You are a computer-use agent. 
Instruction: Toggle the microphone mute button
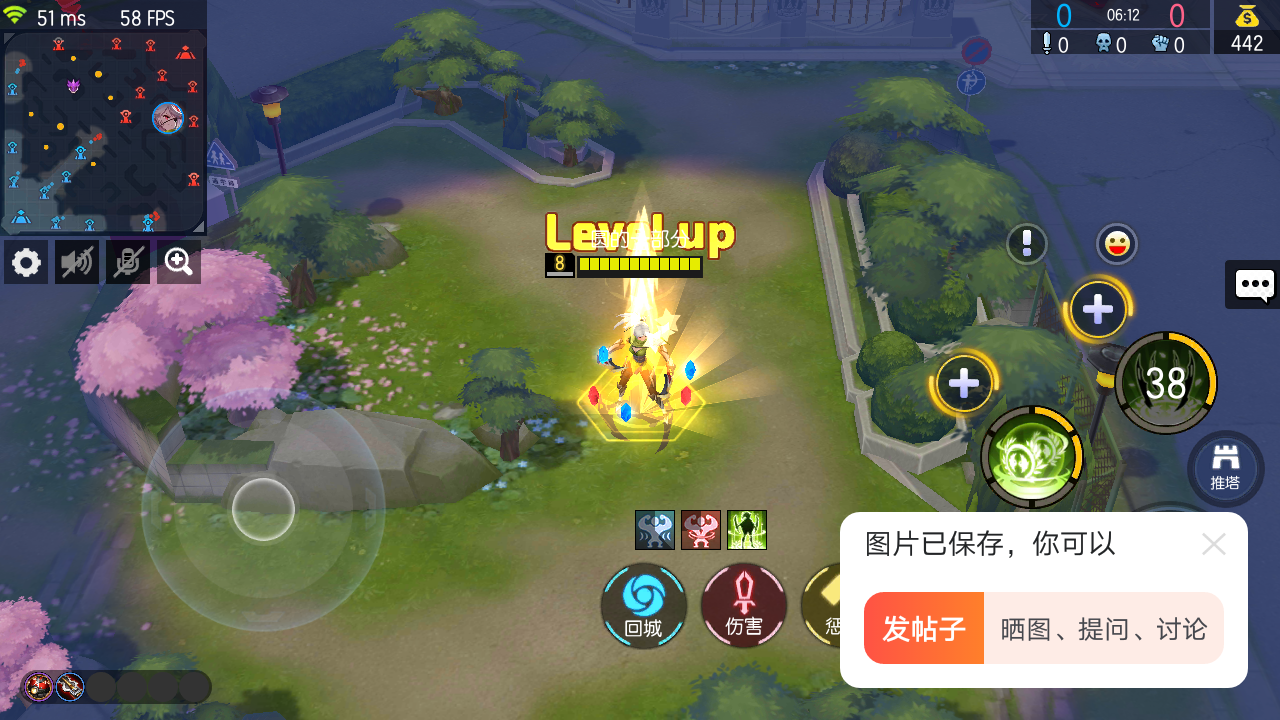click(127, 261)
